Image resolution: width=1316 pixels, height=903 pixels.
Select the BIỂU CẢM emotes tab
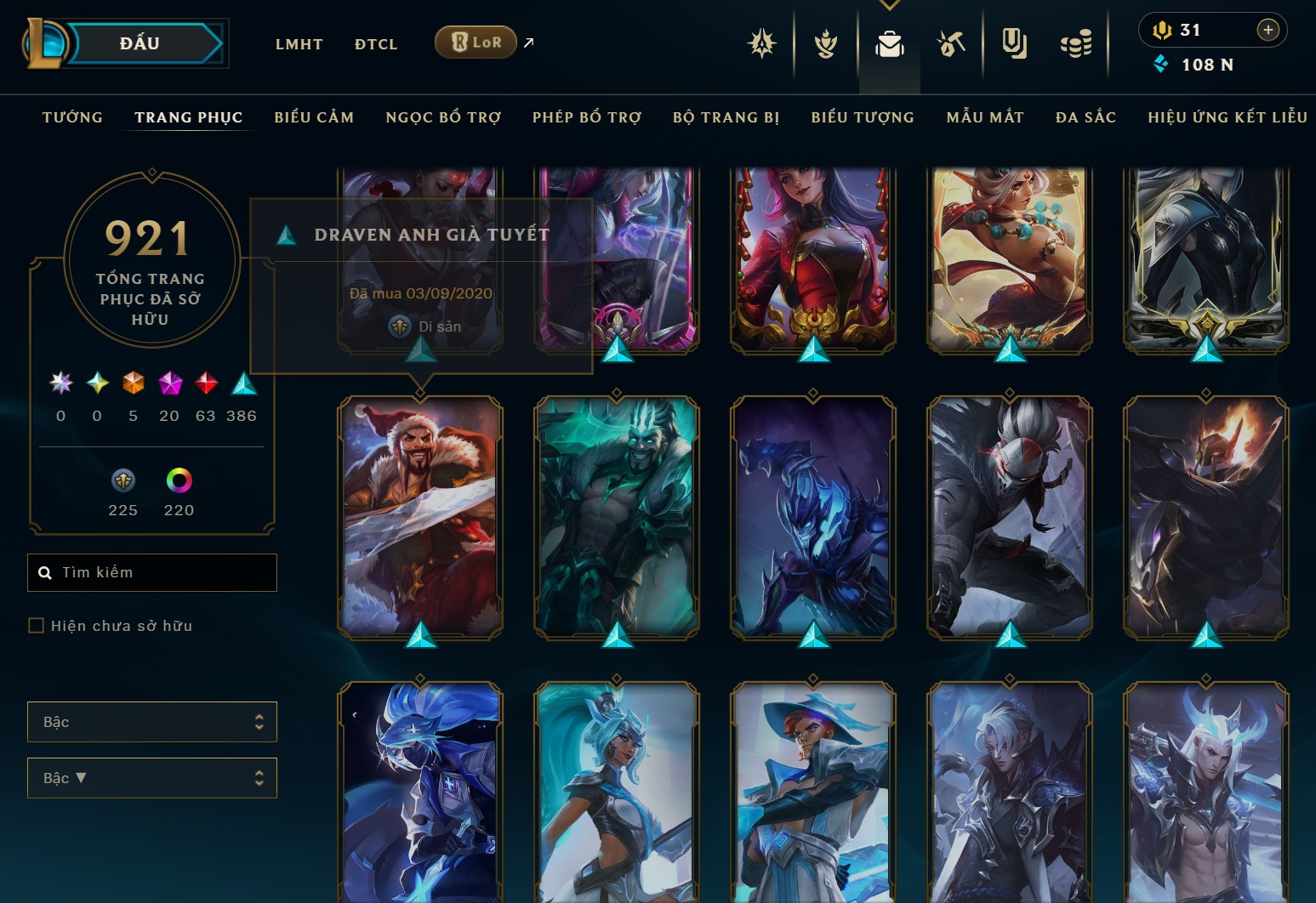pyautogui.click(x=314, y=117)
